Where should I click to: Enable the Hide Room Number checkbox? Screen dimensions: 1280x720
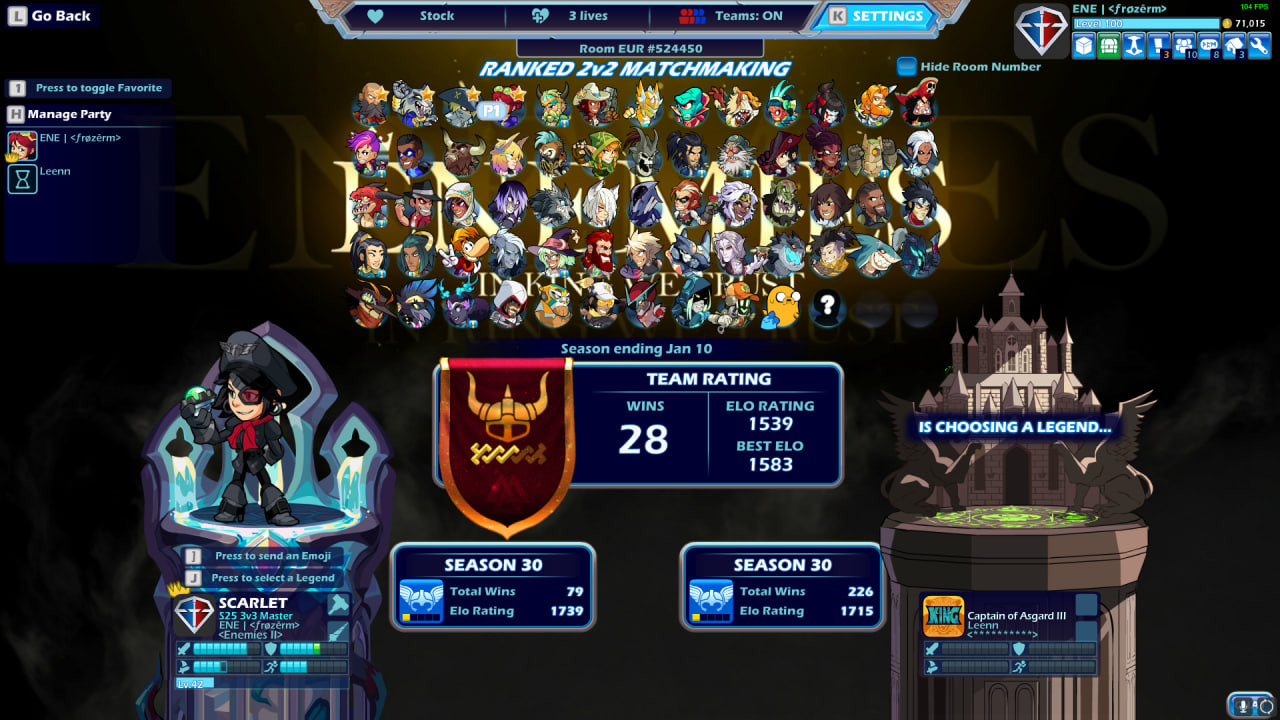[907, 66]
